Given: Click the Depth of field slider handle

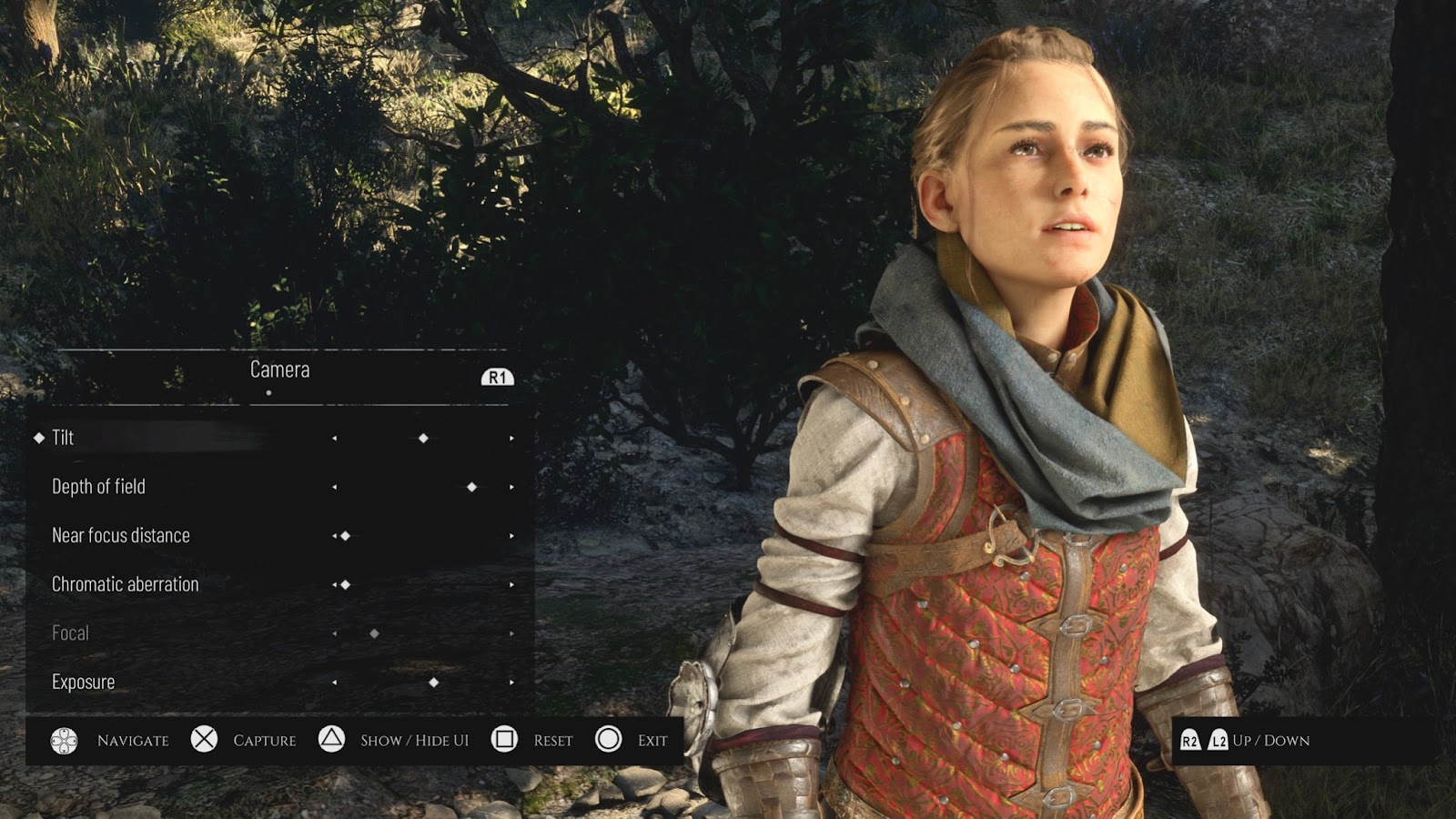Looking at the screenshot, I should [x=471, y=488].
